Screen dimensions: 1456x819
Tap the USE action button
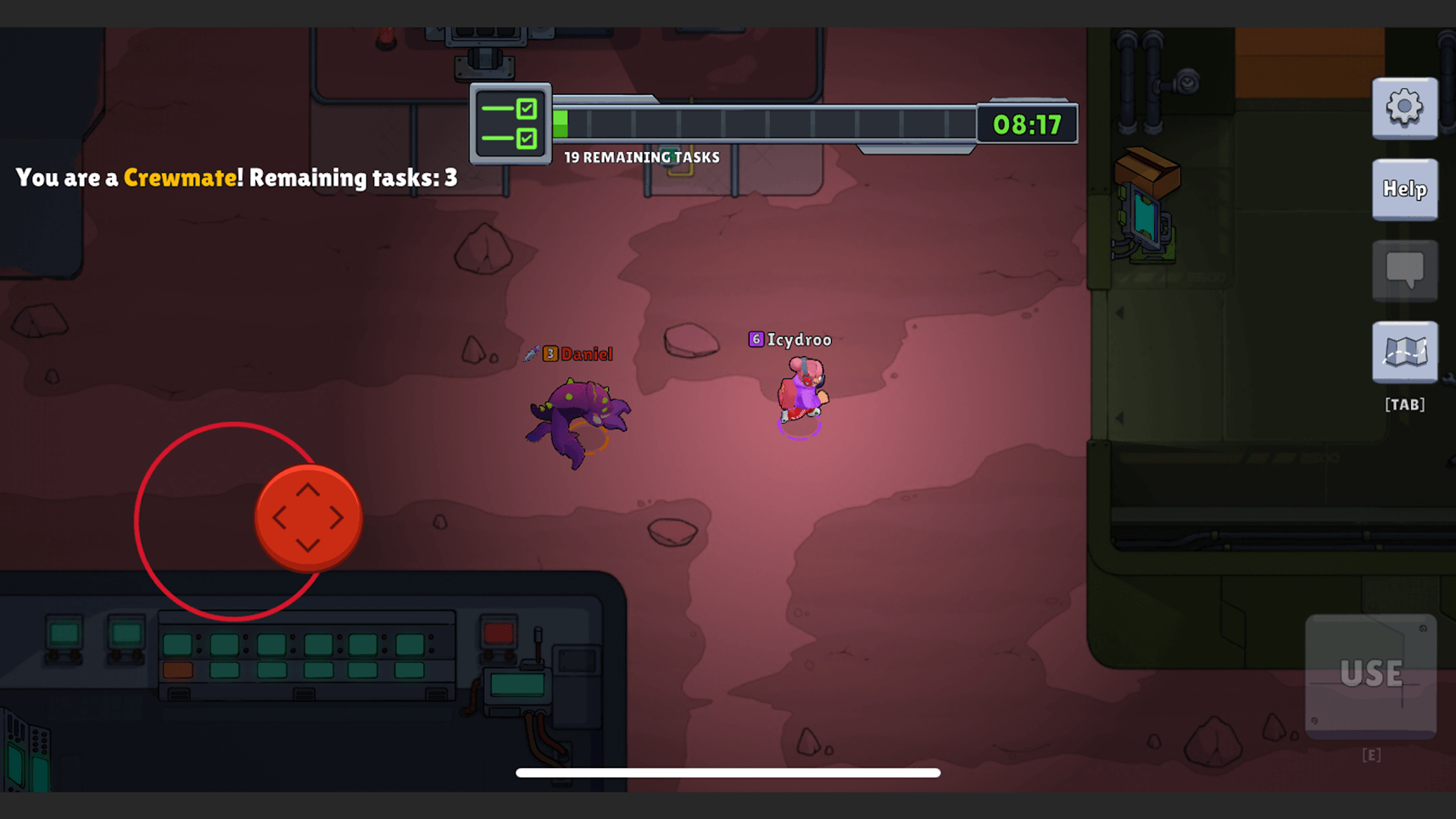point(1370,675)
